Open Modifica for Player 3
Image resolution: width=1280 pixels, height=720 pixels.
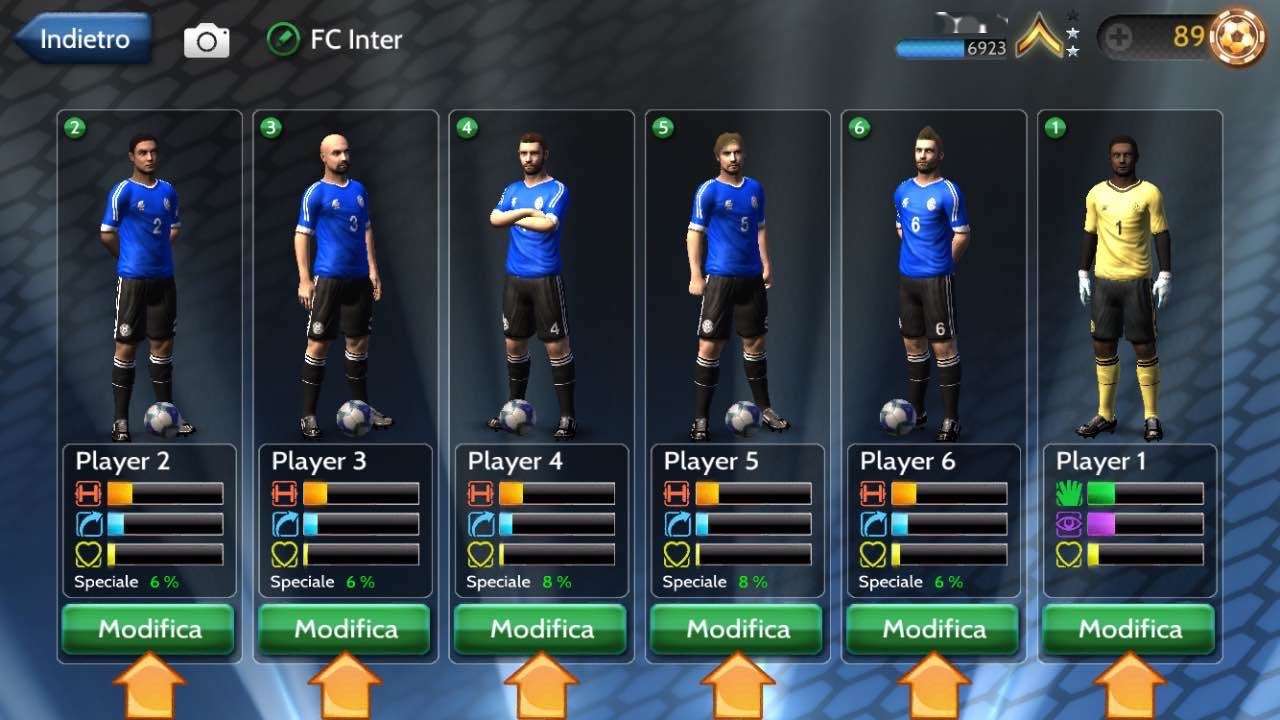click(345, 629)
